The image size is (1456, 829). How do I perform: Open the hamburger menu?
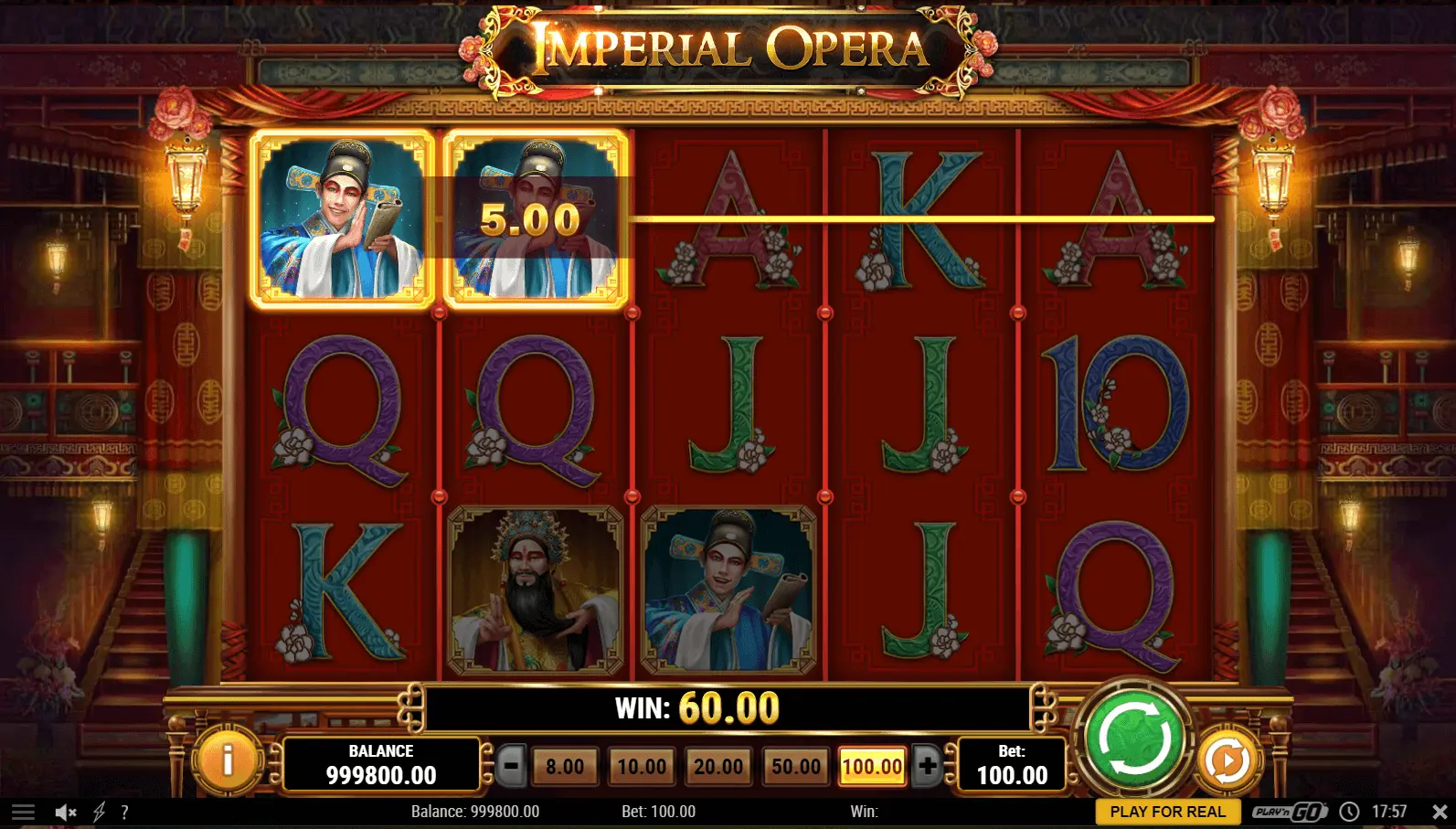click(23, 812)
